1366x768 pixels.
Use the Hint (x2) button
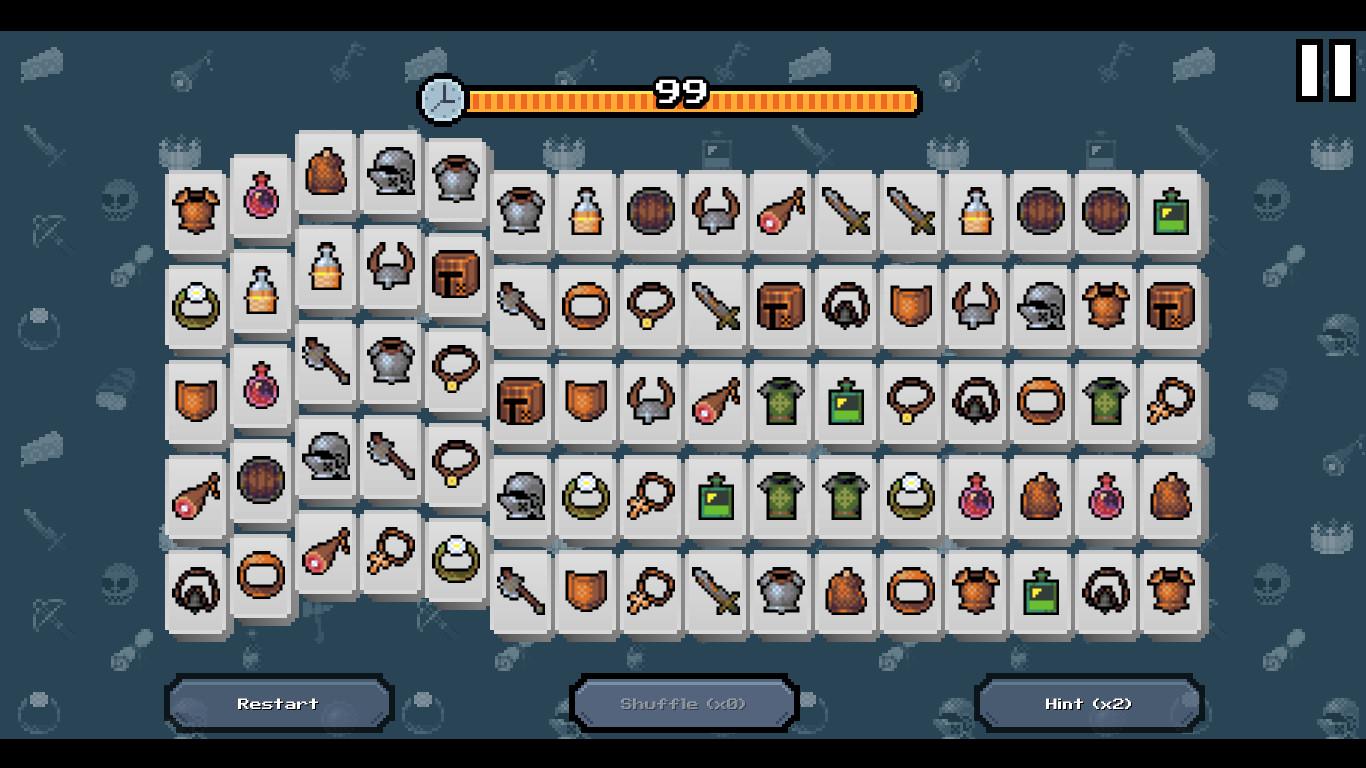tap(1088, 704)
